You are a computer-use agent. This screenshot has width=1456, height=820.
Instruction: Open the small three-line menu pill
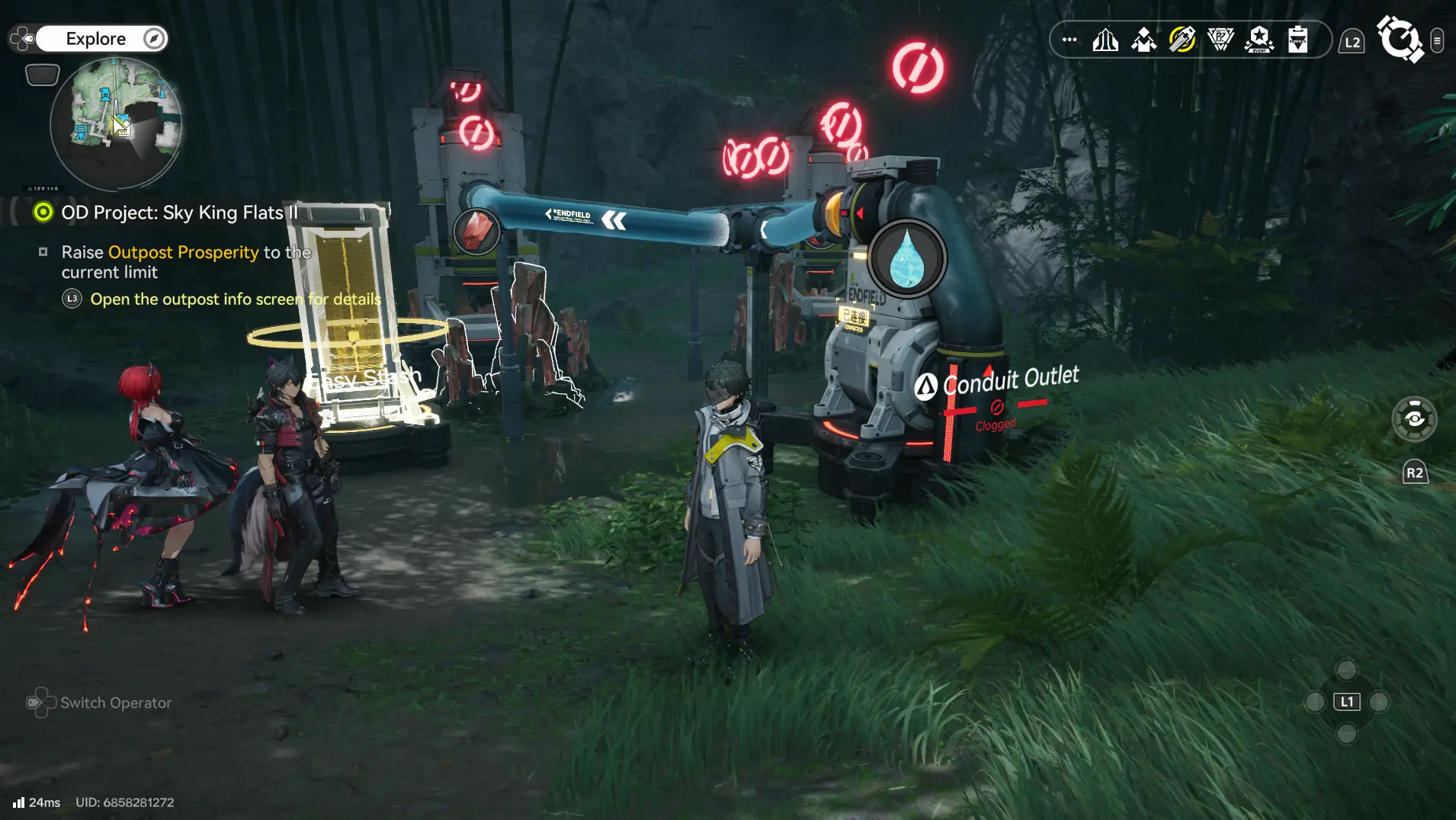pyautogui.click(x=1437, y=40)
